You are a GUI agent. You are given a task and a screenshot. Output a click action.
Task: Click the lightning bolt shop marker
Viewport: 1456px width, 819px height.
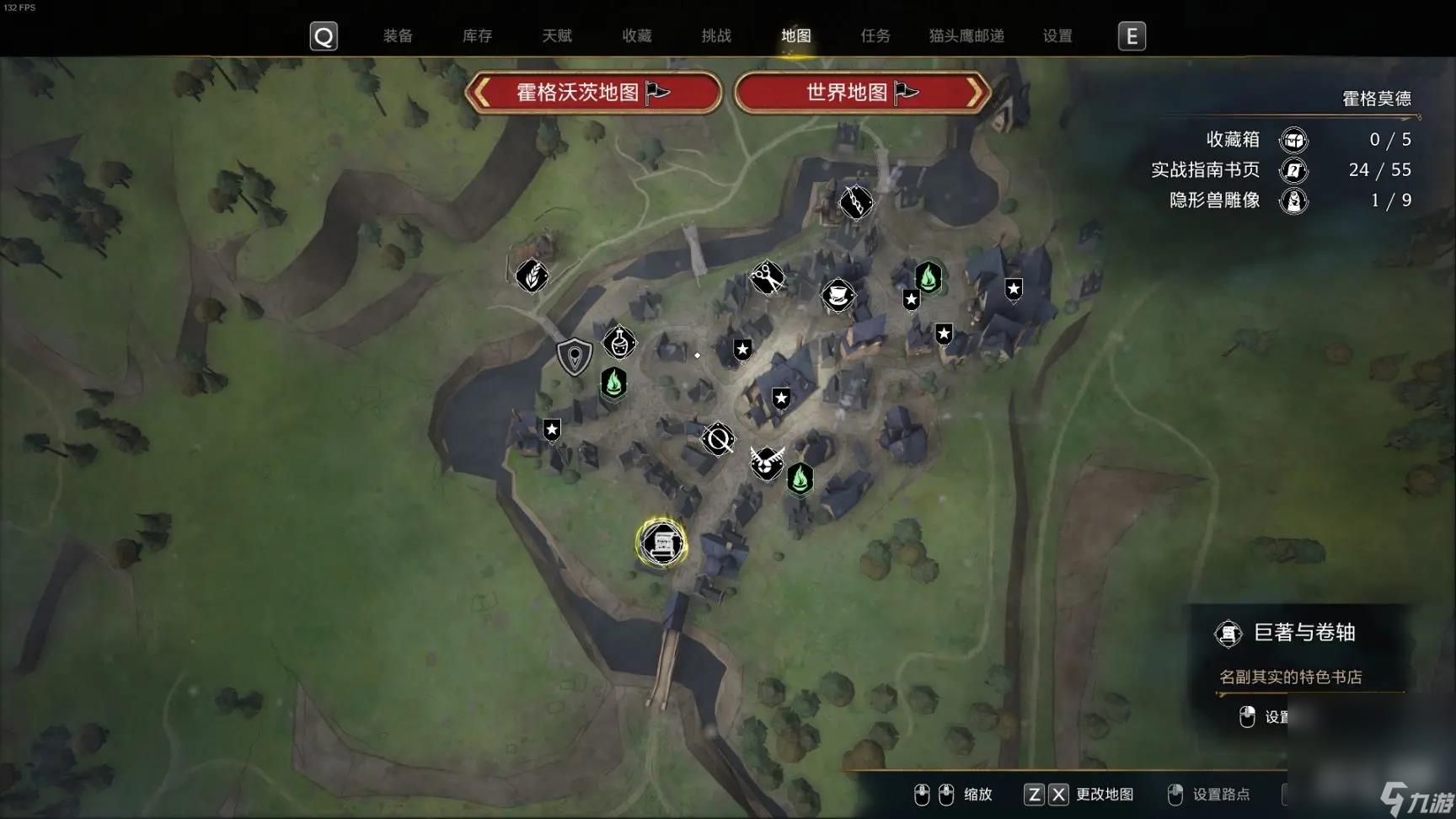pyautogui.click(x=857, y=202)
